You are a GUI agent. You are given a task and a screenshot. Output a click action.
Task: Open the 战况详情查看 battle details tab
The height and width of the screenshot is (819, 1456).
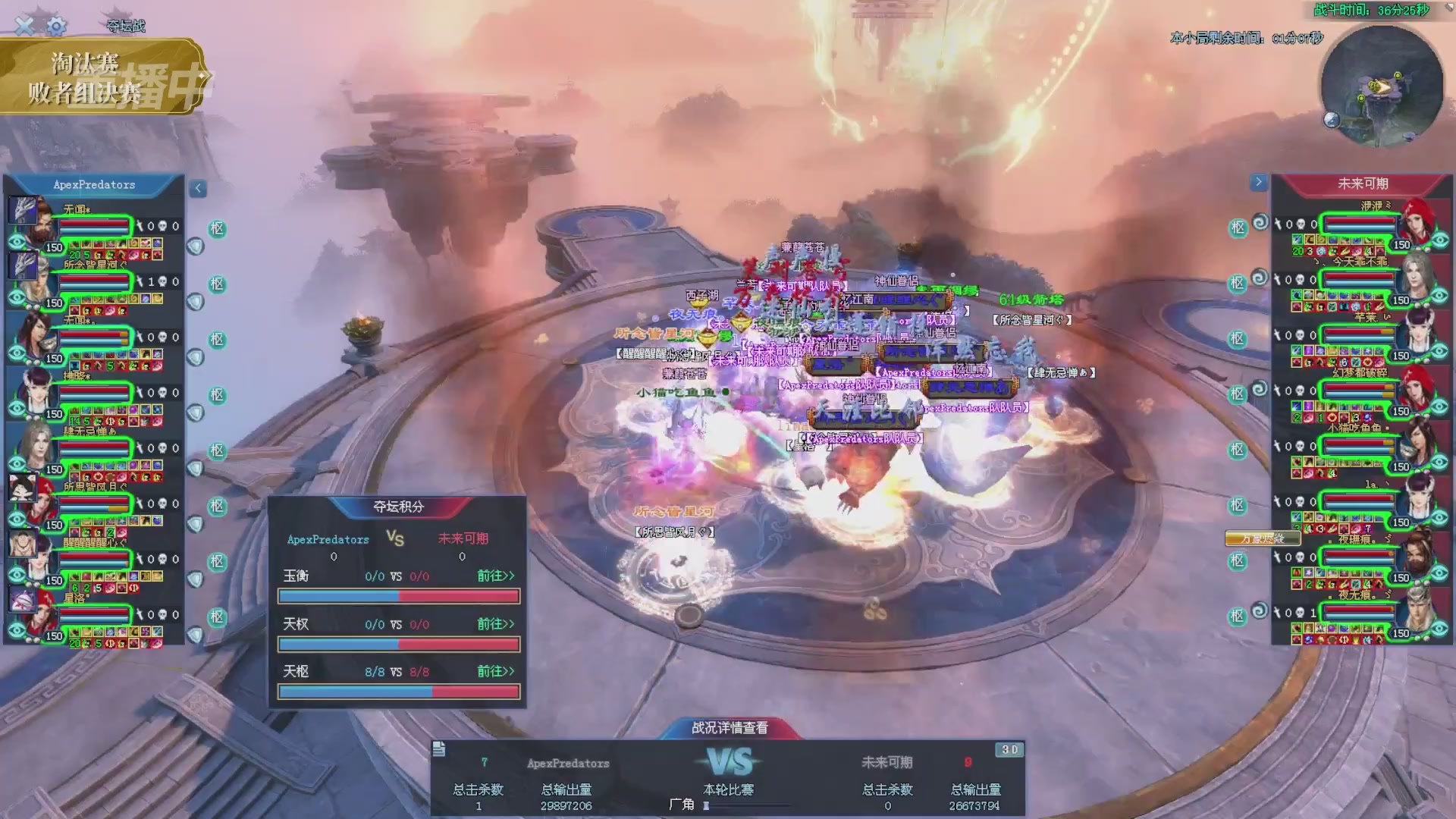[730, 728]
